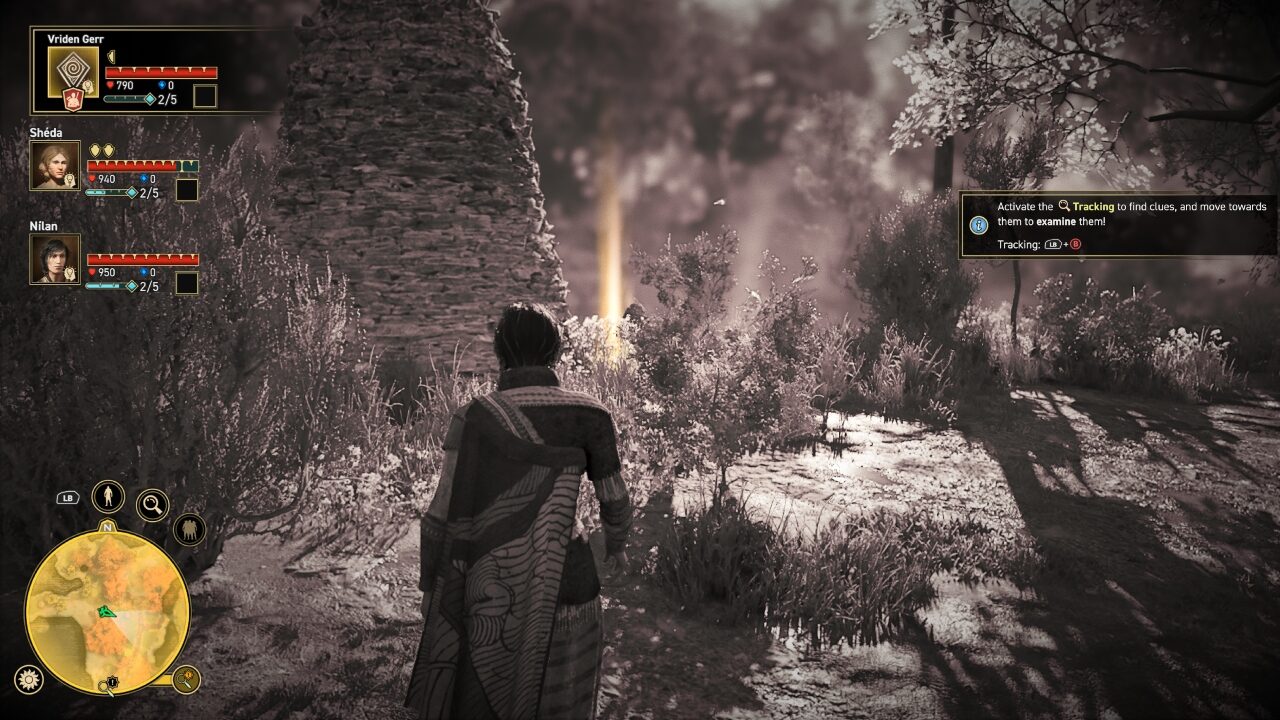The image size is (1280, 720).
Task: Click the tutorial hint's info icon
Action: [978, 225]
